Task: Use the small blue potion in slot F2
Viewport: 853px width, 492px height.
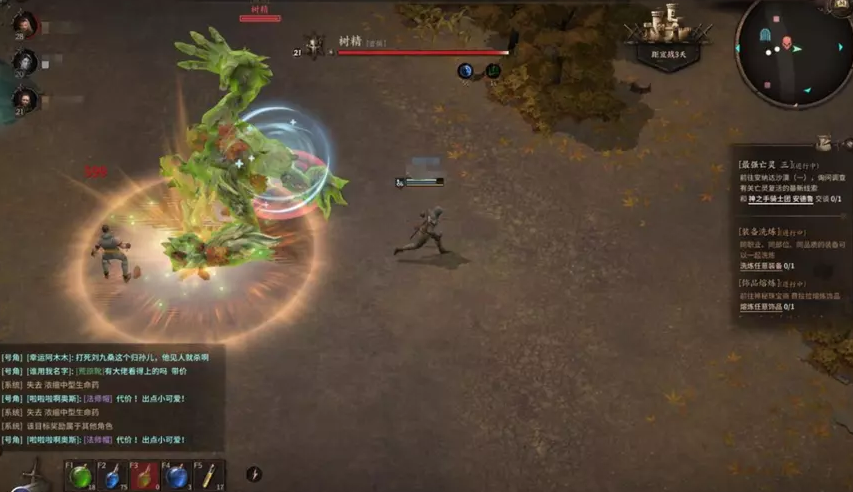Action: 113,476
